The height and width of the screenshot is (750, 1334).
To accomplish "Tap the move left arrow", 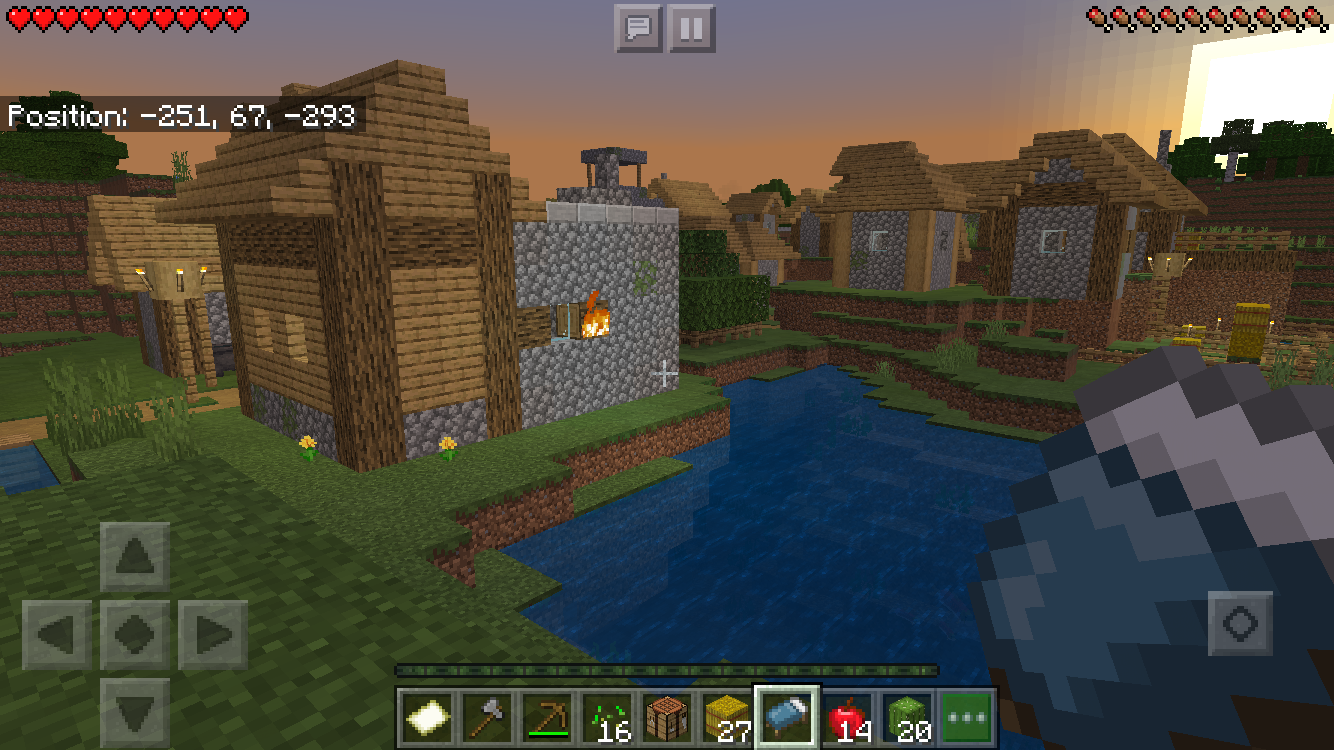I will (56, 635).
